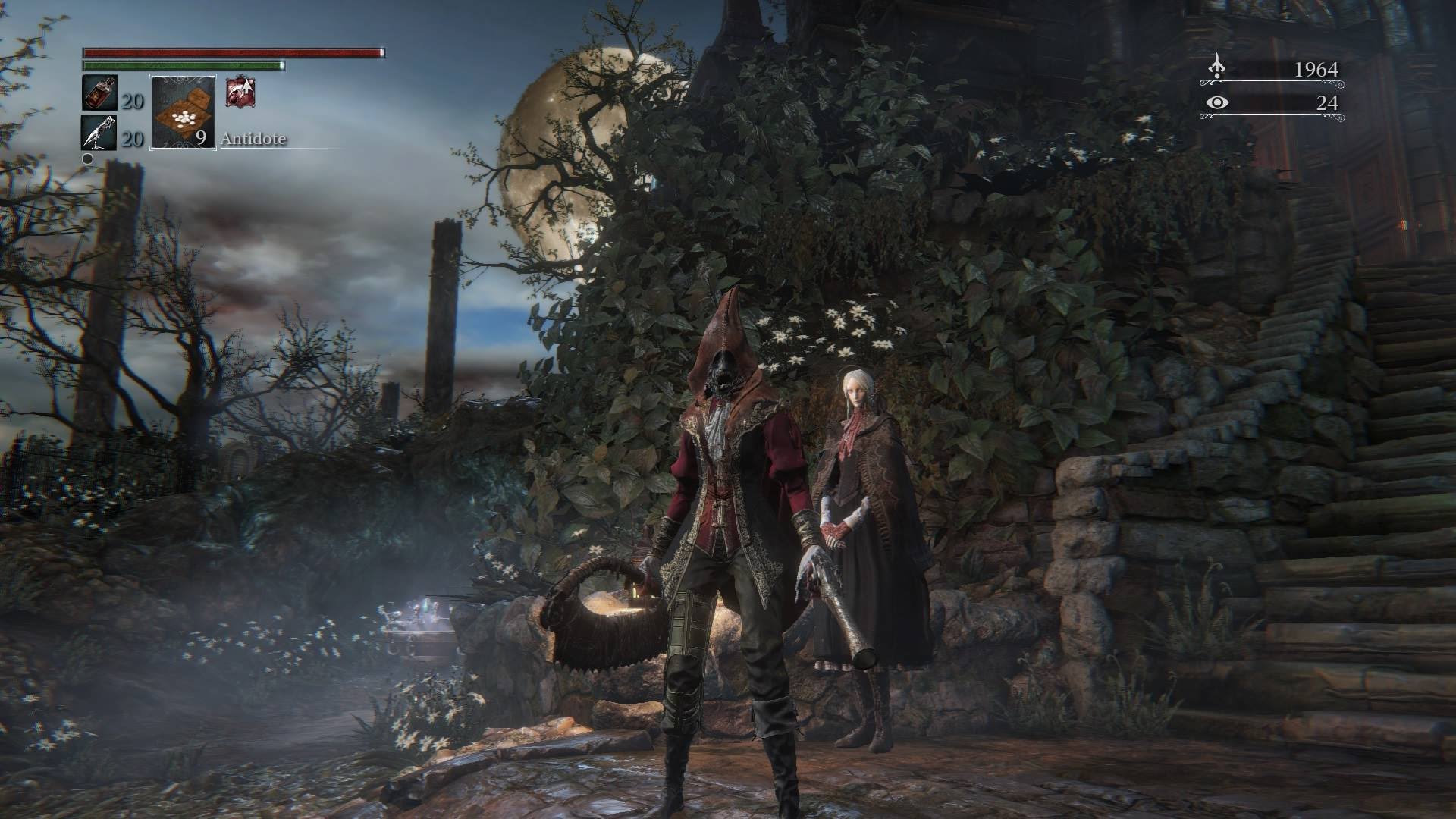Select the Antidote quick item slot
This screenshot has height=819, width=1456.
[184, 111]
